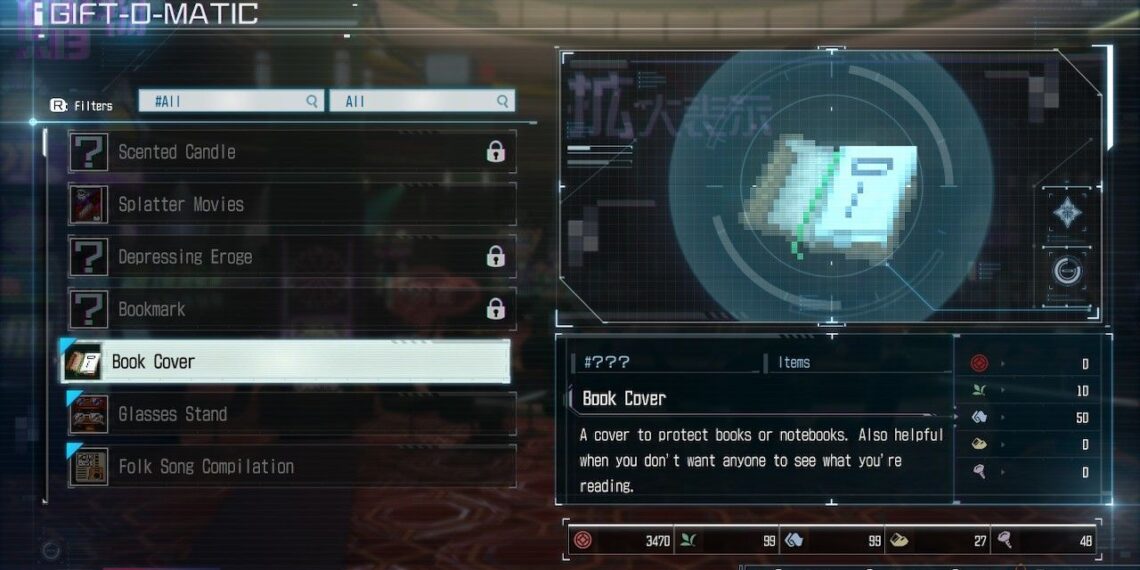This screenshot has height=570, width=1140.
Task: Select the locked Depressing Eroge entry
Action: [290, 257]
